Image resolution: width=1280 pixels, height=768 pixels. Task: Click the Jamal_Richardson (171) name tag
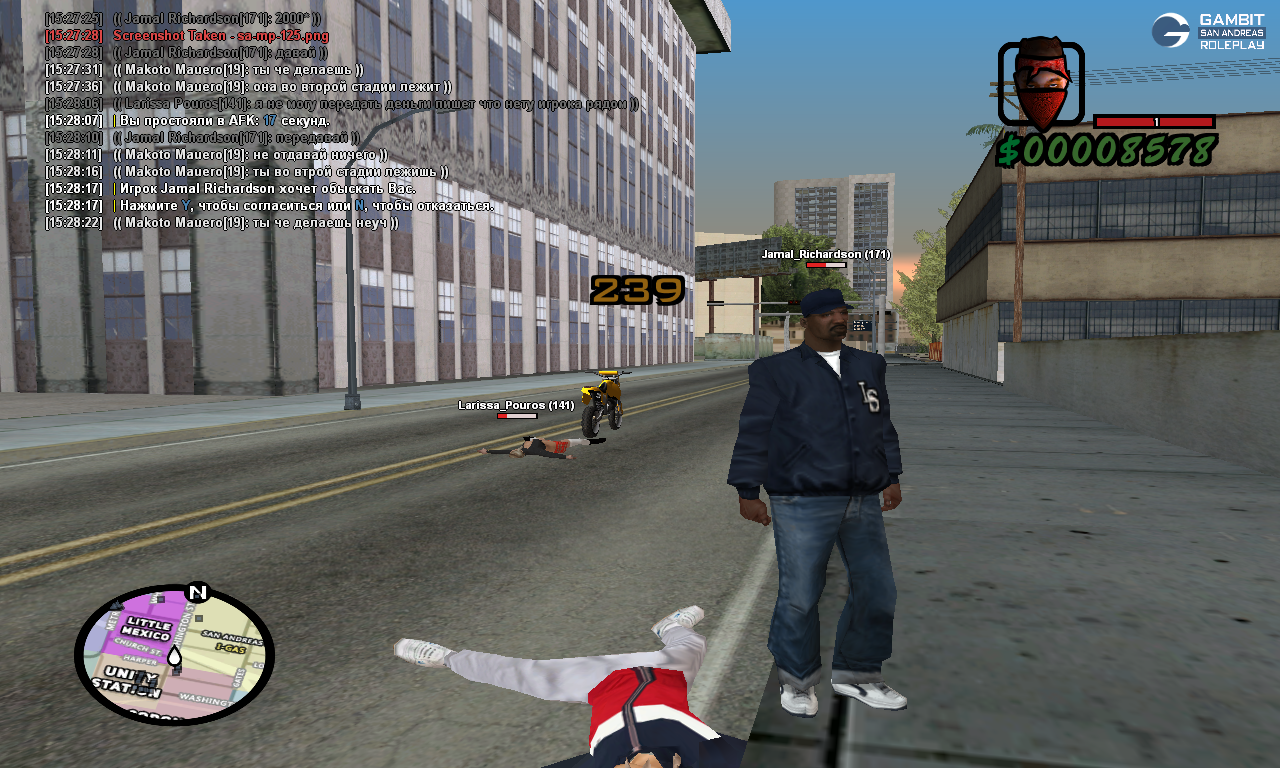(825, 254)
